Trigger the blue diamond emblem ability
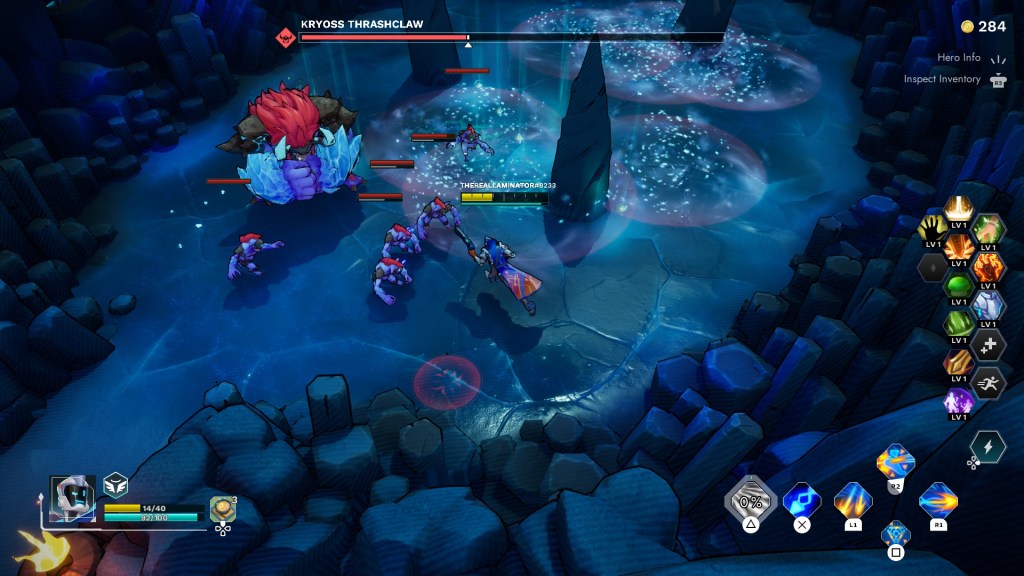 [x=896, y=533]
